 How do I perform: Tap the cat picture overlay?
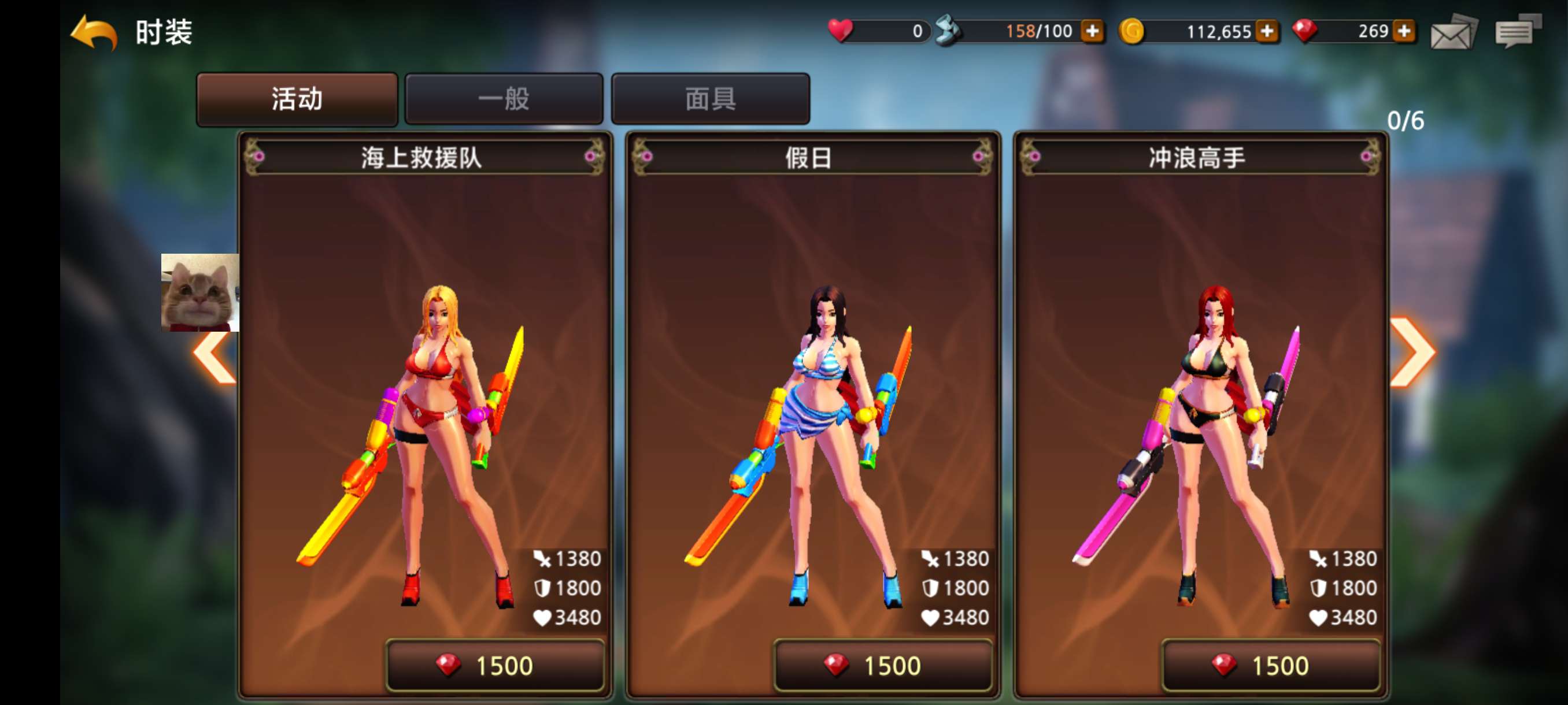(199, 292)
